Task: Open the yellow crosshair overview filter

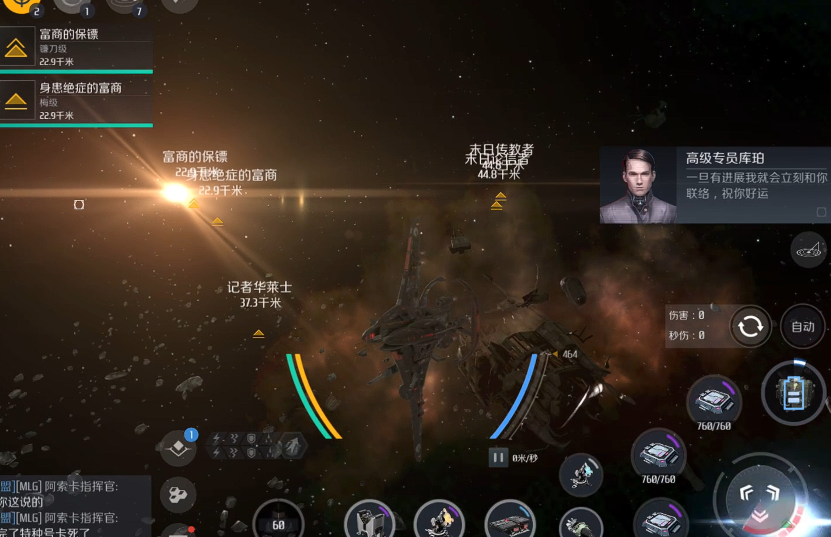Action: tap(18, 6)
